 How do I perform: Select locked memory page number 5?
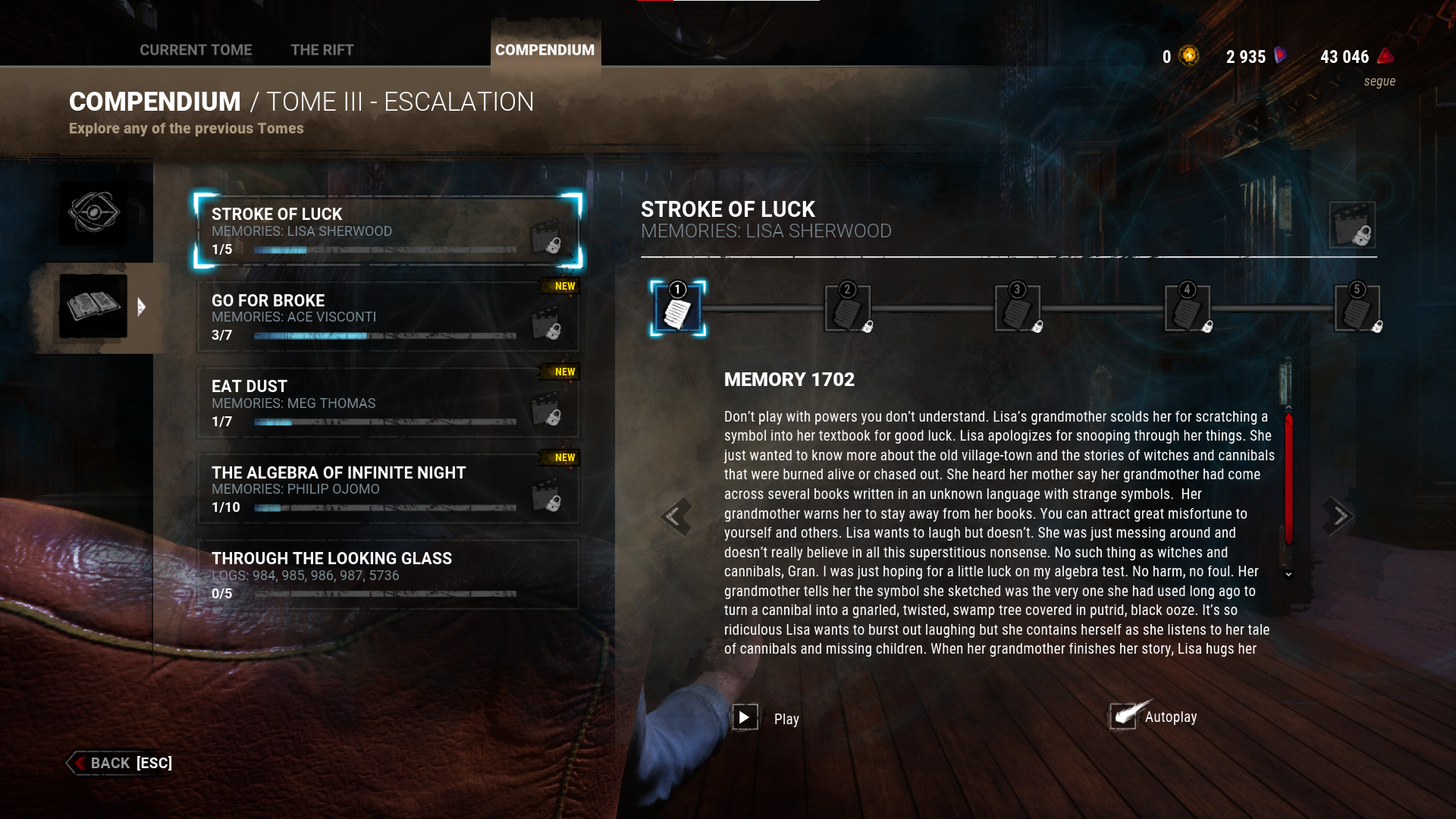[x=1357, y=309]
